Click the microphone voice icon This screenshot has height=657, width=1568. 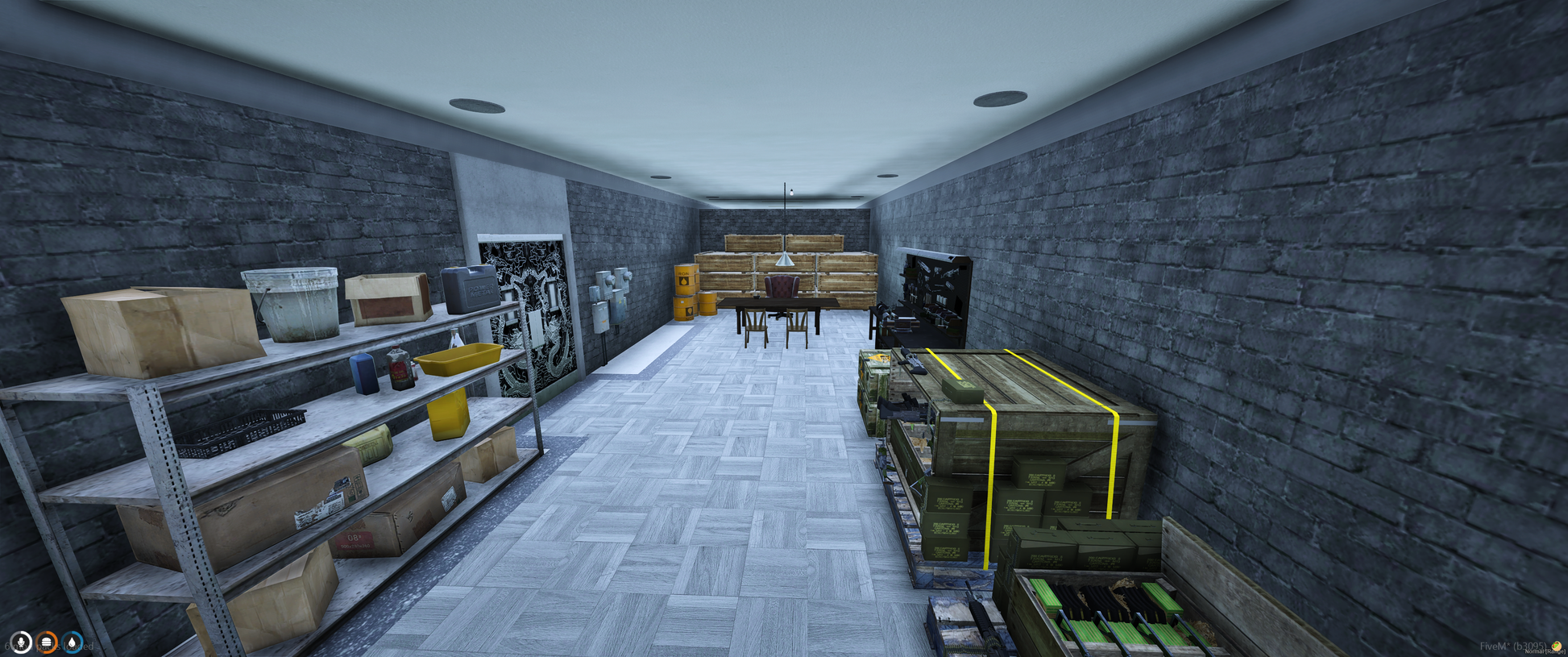coord(20,642)
